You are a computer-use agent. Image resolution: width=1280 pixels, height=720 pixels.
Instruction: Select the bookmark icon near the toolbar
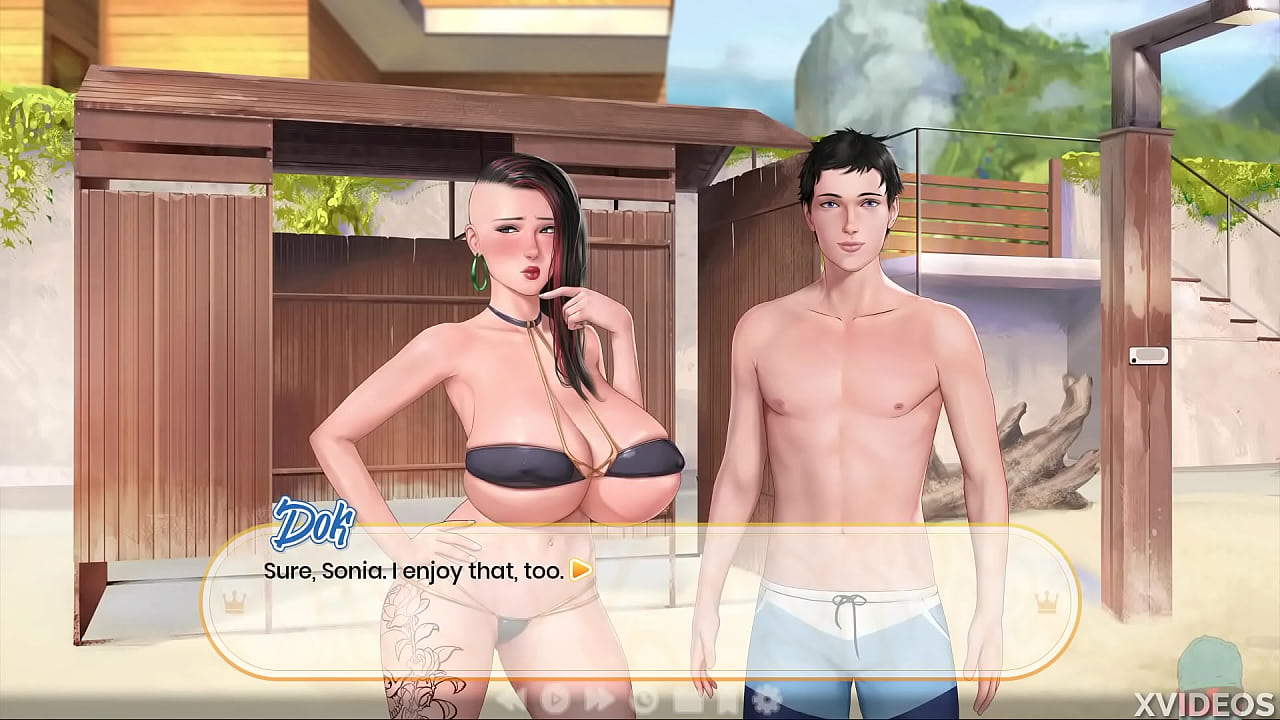pyautogui.click(x=725, y=700)
